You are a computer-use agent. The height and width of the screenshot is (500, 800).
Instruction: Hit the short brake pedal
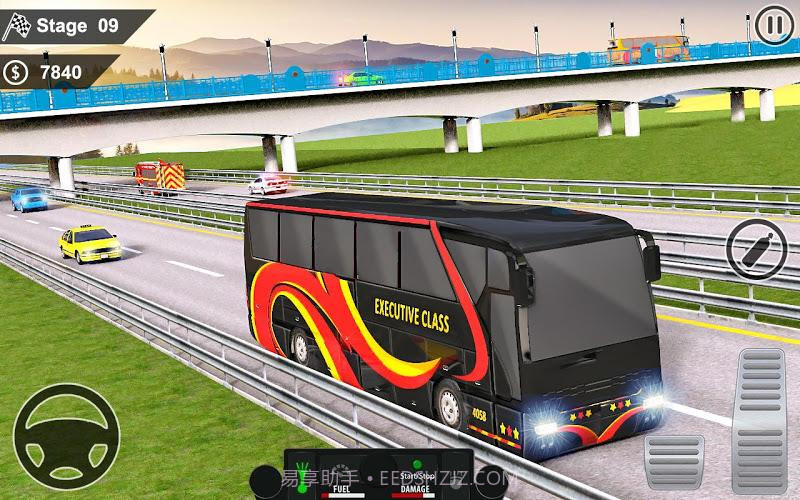pyautogui.click(x=673, y=459)
